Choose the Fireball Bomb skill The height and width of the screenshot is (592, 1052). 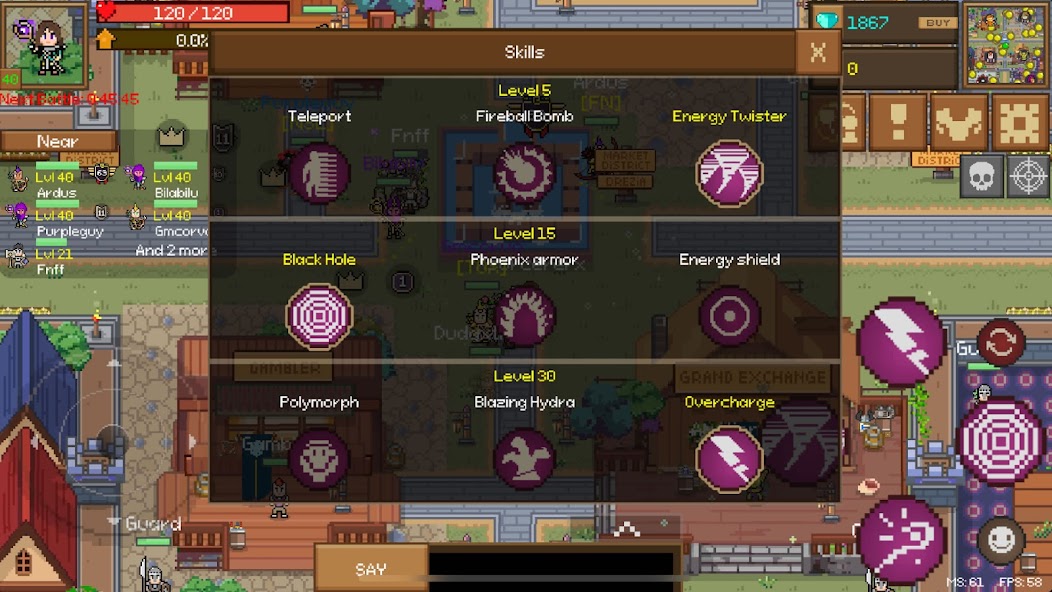click(524, 173)
